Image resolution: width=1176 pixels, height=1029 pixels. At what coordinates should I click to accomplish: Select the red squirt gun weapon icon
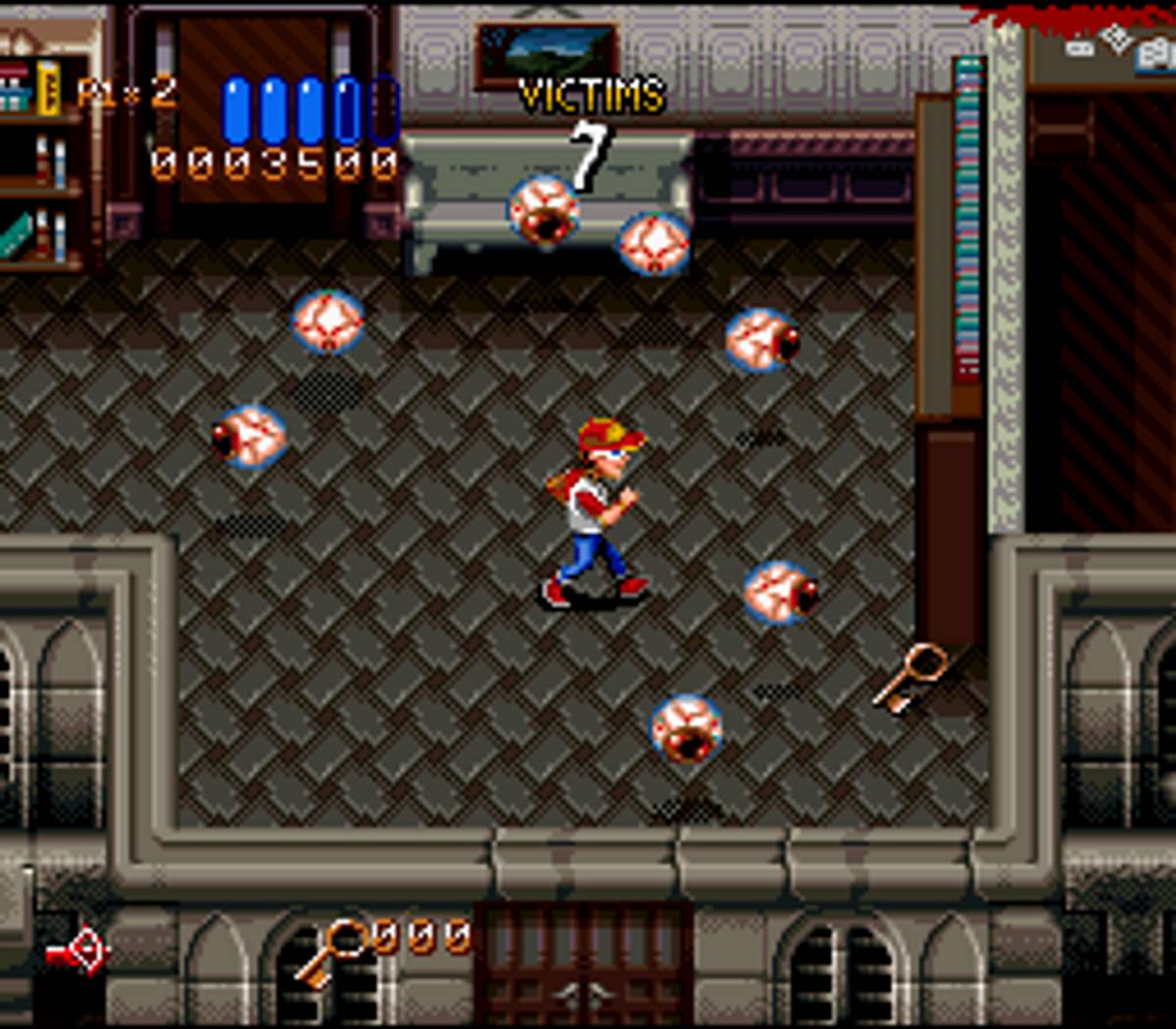[78, 951]
